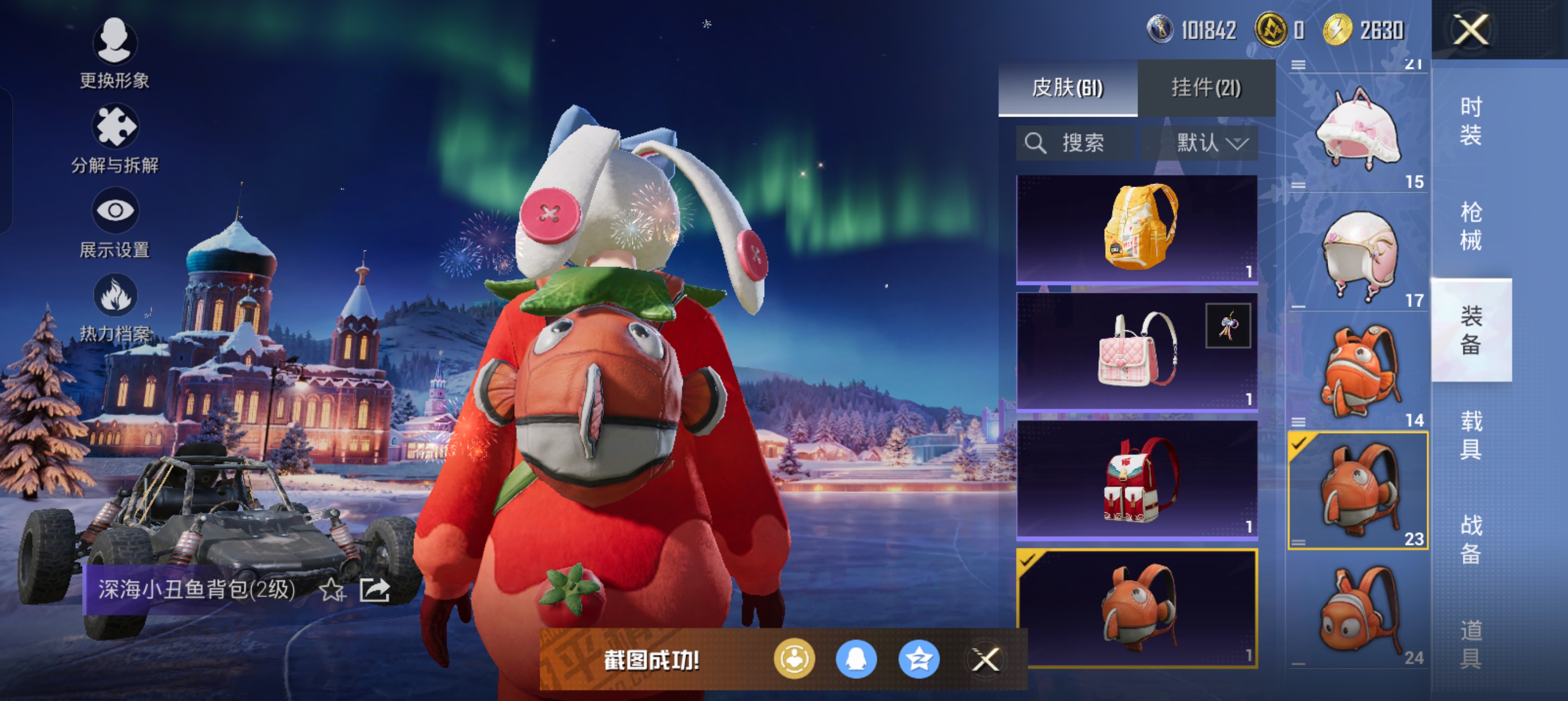The height and width of the screenshot is (701, 1568).
Task: Select the red and white backpack skin
Action: [x=1136, y=479]
